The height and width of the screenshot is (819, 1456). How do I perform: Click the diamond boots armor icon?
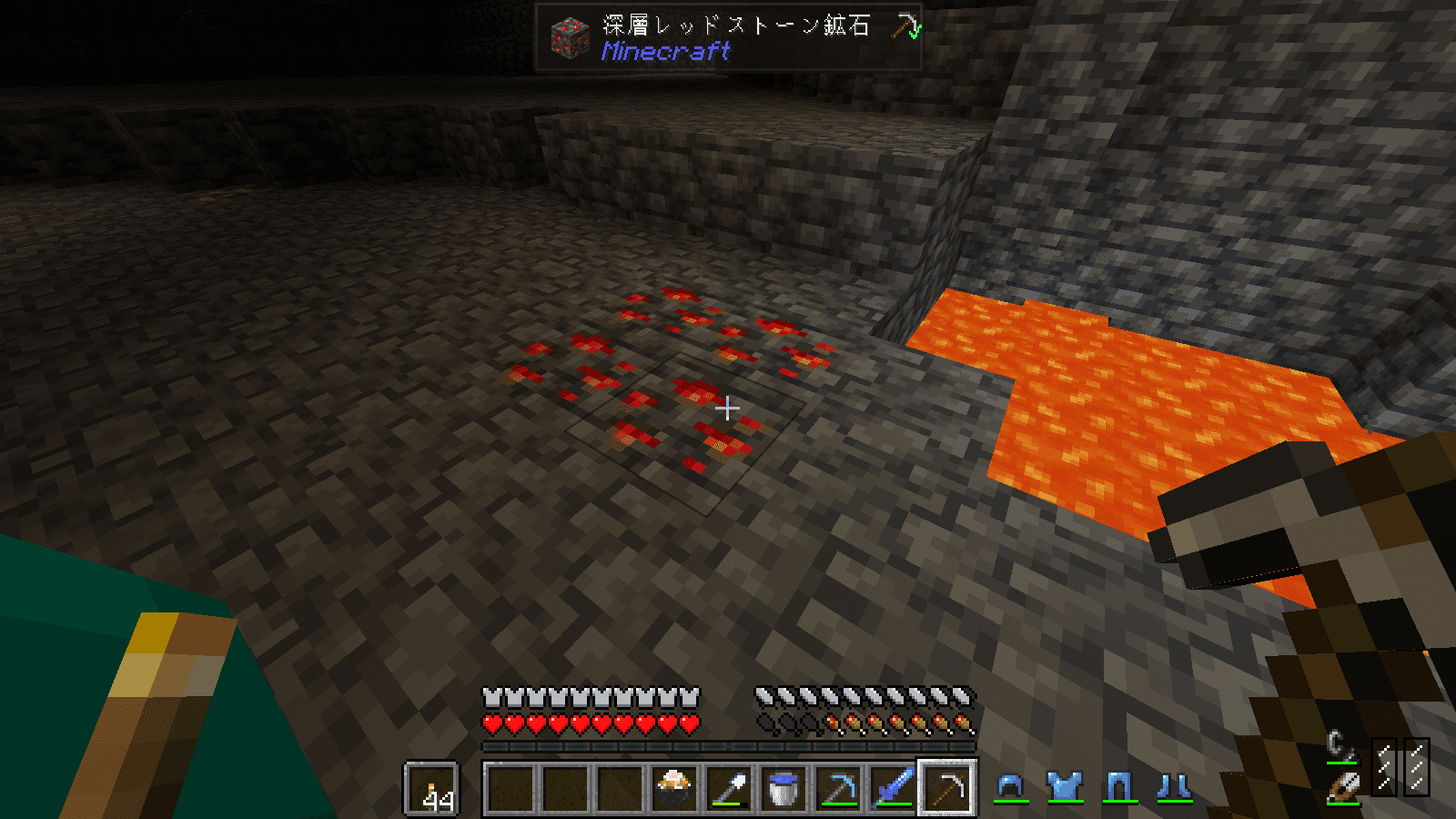pyautogui.click(x=1174, y=786)
